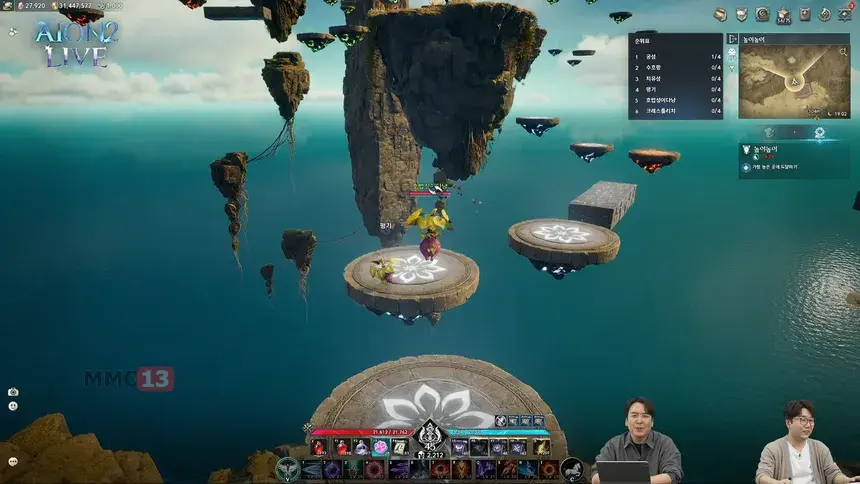This screenshot has height=484, width=860.
Task: Open the shield-shaped menu icon in top bar
Action: click(741, 14)
